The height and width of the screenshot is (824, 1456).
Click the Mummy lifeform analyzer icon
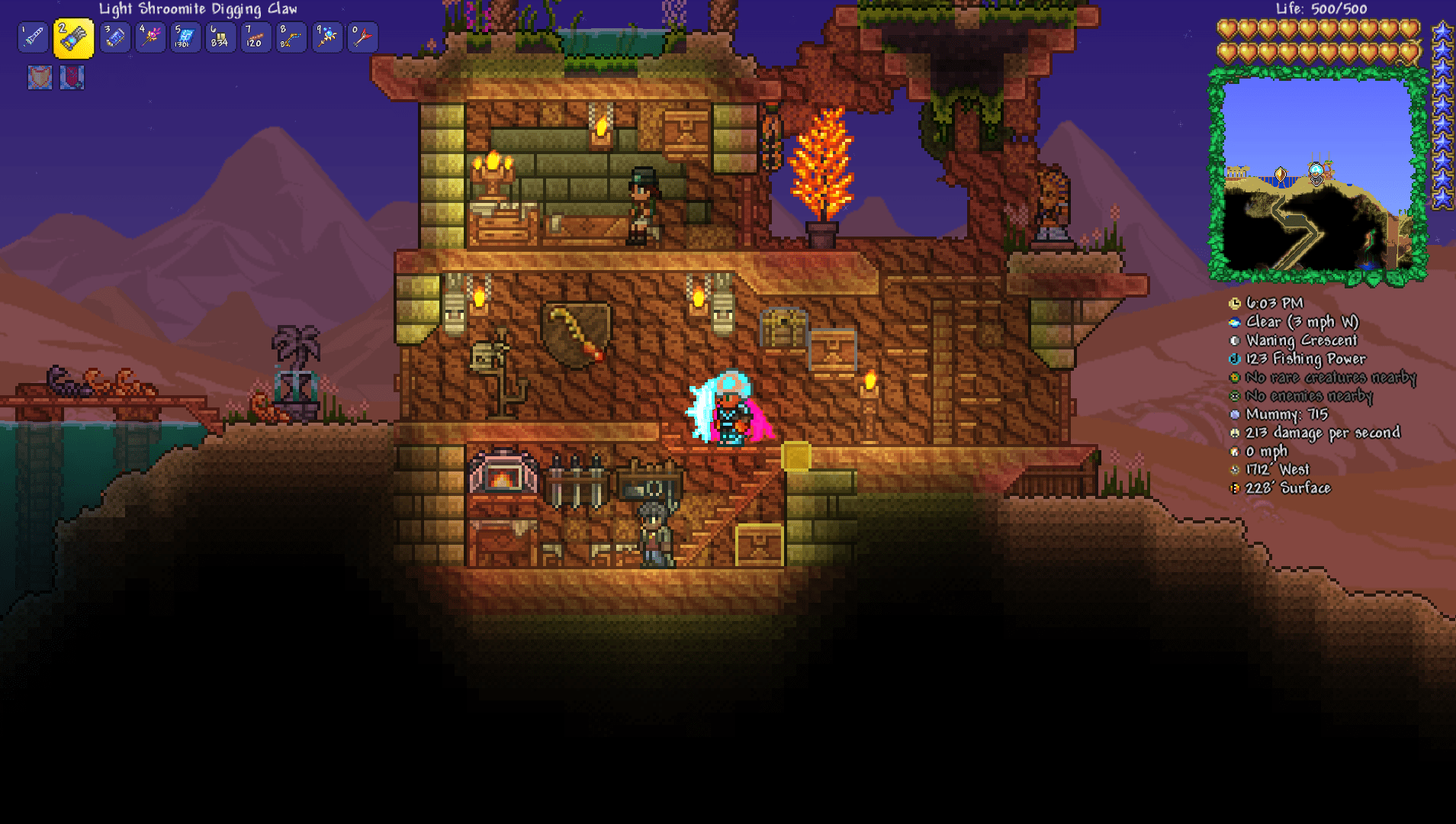[x=1236, y=414]
